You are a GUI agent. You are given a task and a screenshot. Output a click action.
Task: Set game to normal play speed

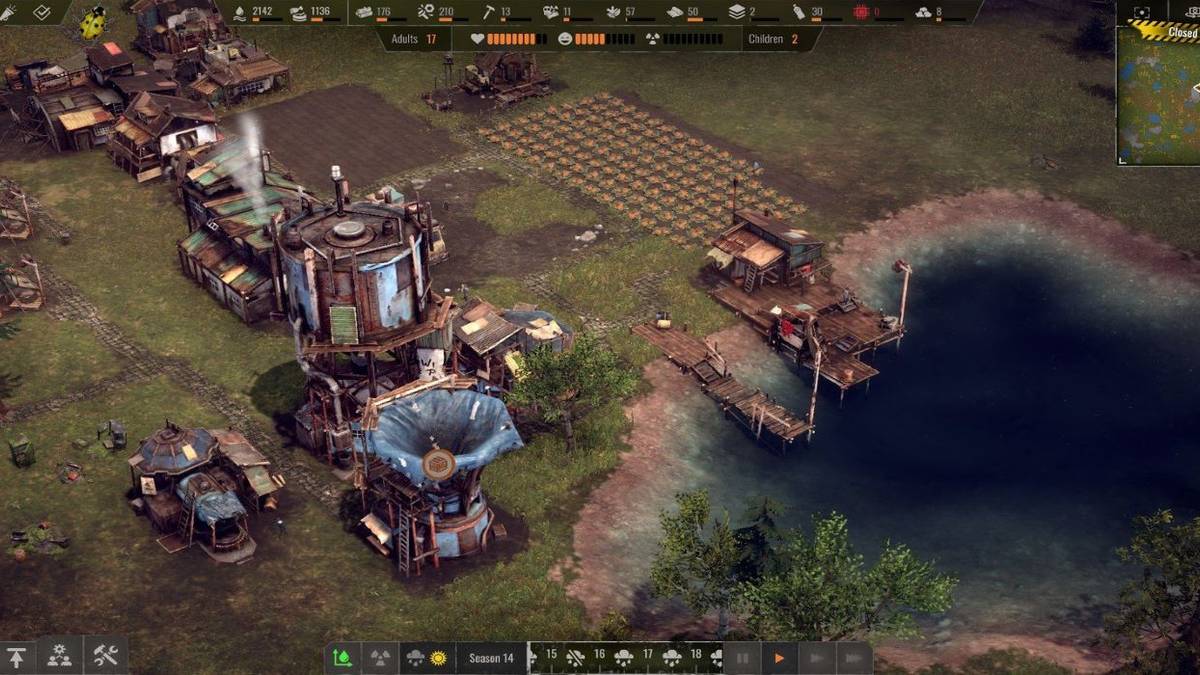point(779,658)
